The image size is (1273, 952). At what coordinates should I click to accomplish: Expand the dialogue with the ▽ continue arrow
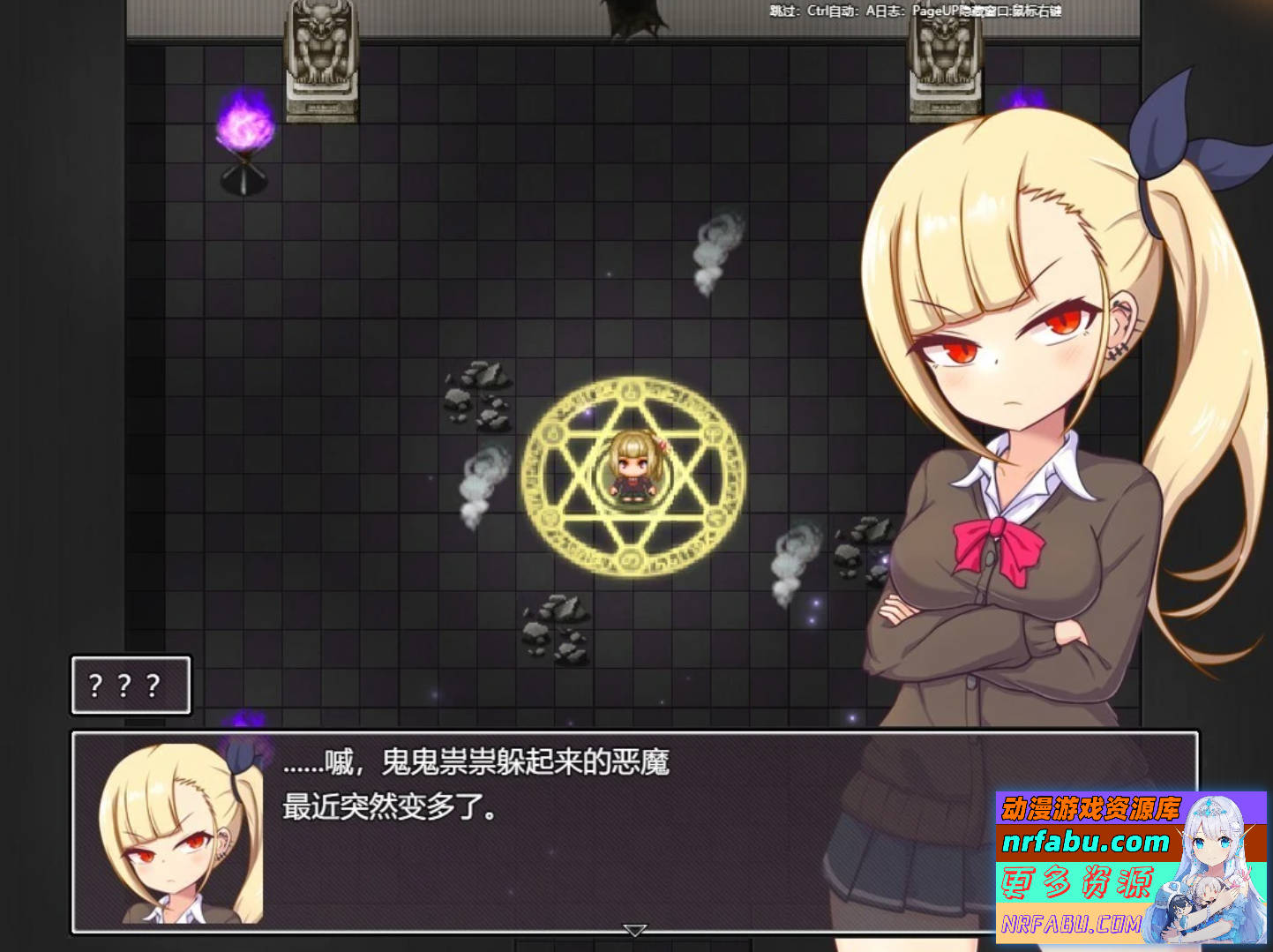[x=633, y=928]
